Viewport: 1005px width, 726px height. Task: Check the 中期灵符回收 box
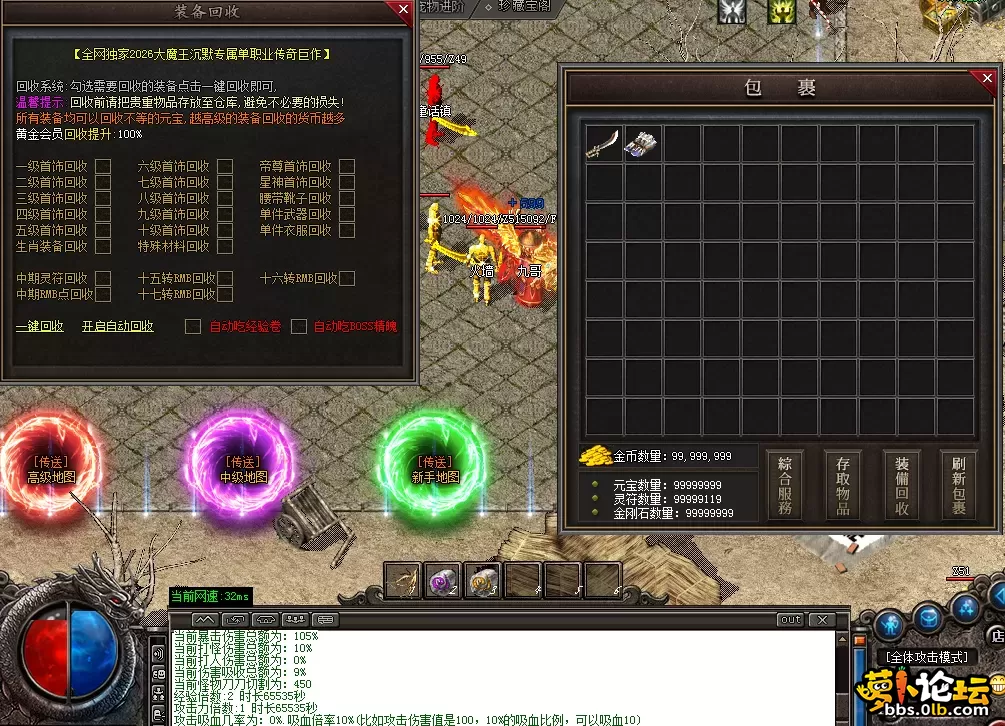(x=103, y=279)
